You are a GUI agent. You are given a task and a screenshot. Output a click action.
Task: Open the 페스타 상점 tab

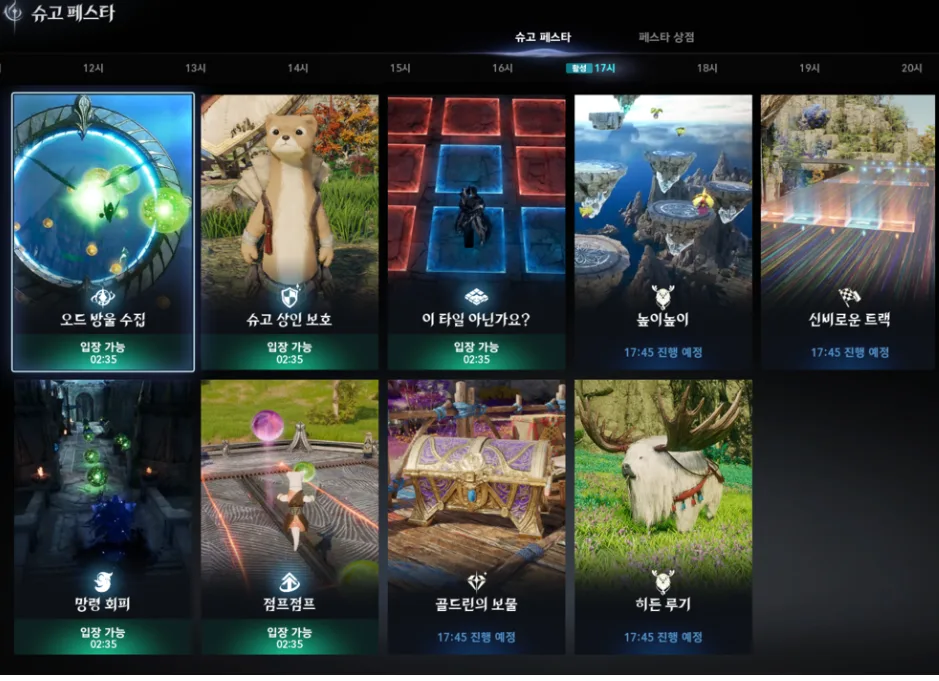click(666, 37)
